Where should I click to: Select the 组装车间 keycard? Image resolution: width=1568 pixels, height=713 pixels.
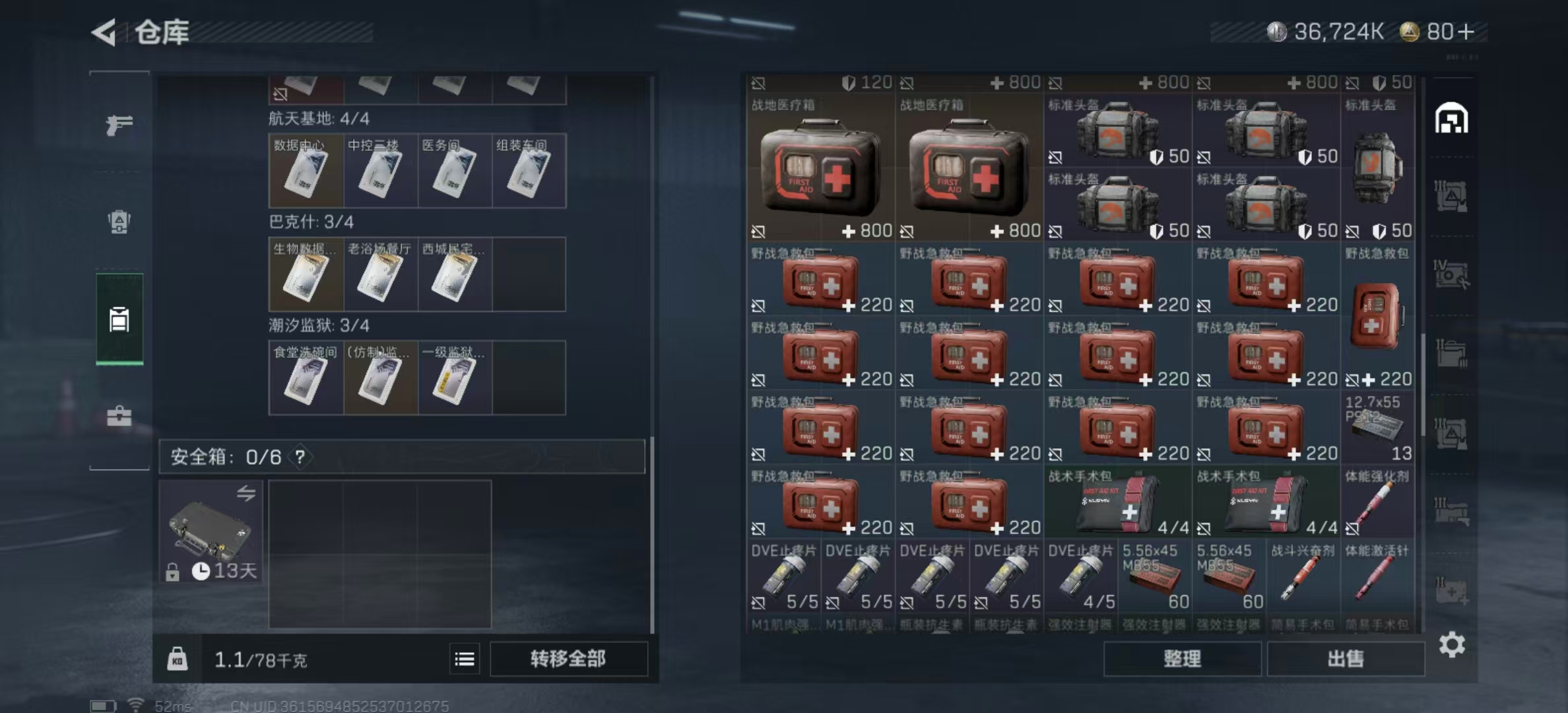(x=529, y=171)
